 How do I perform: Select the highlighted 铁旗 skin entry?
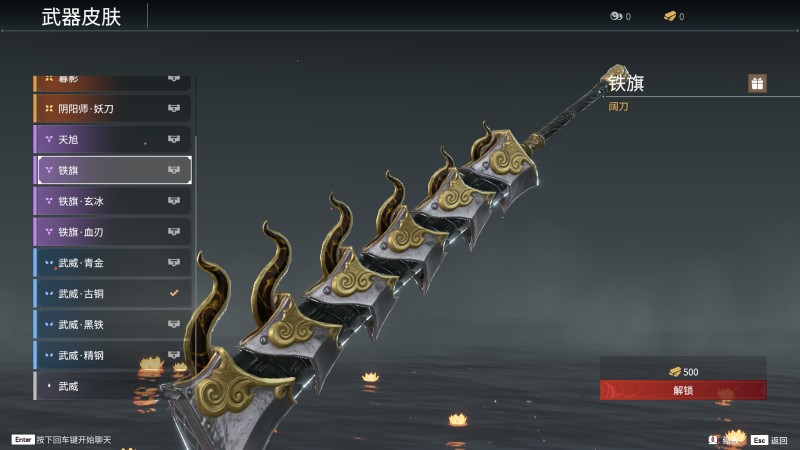coord(113,170)
